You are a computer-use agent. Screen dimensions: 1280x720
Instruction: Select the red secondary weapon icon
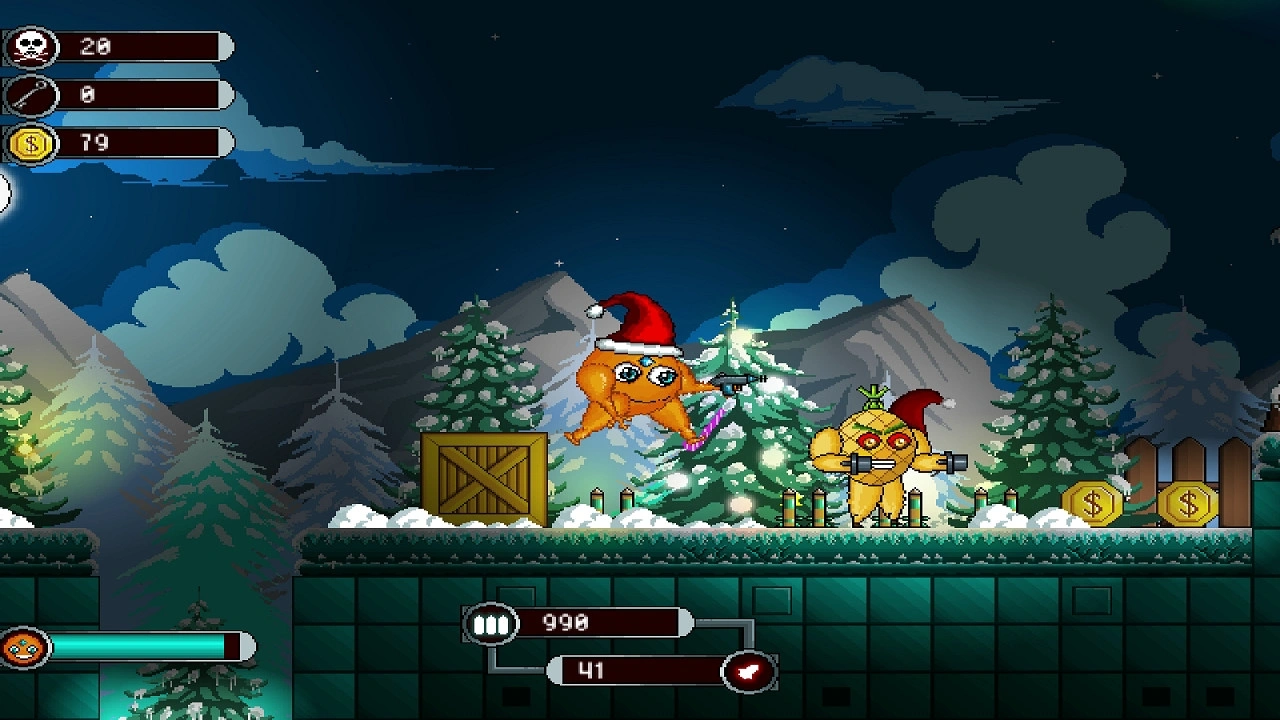point(749,670)
